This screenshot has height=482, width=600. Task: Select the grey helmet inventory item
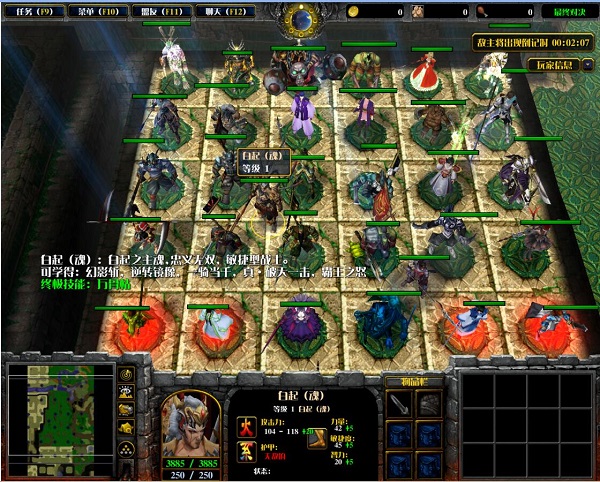(x=429, y=403)
